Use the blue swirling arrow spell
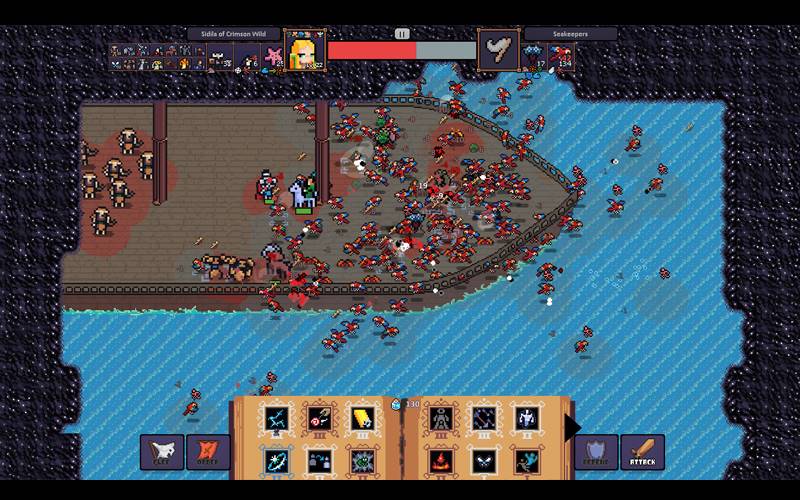Viewport: 800px width, 500px height. (x=275, y=462)
